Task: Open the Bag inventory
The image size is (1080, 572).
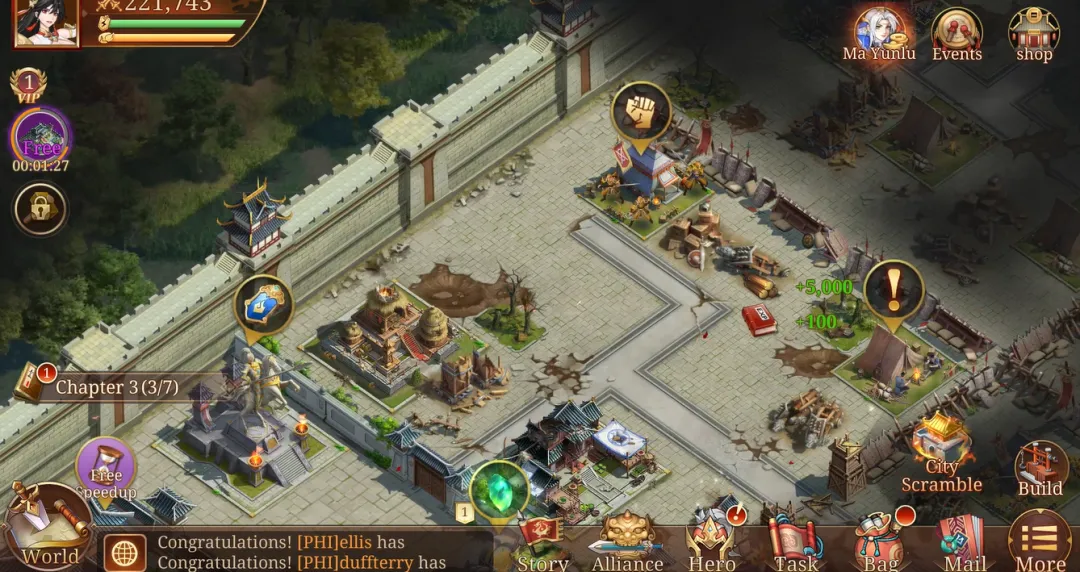Action: pyautogui.click(x=880, y=545)
